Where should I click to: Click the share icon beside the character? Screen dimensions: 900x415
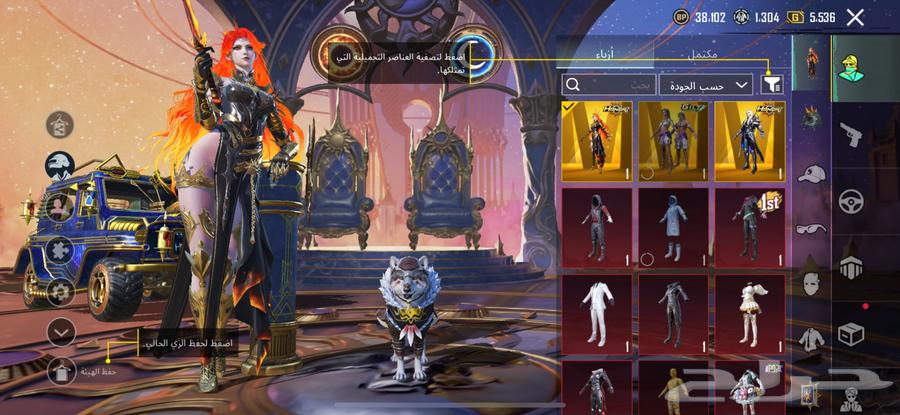60,125
